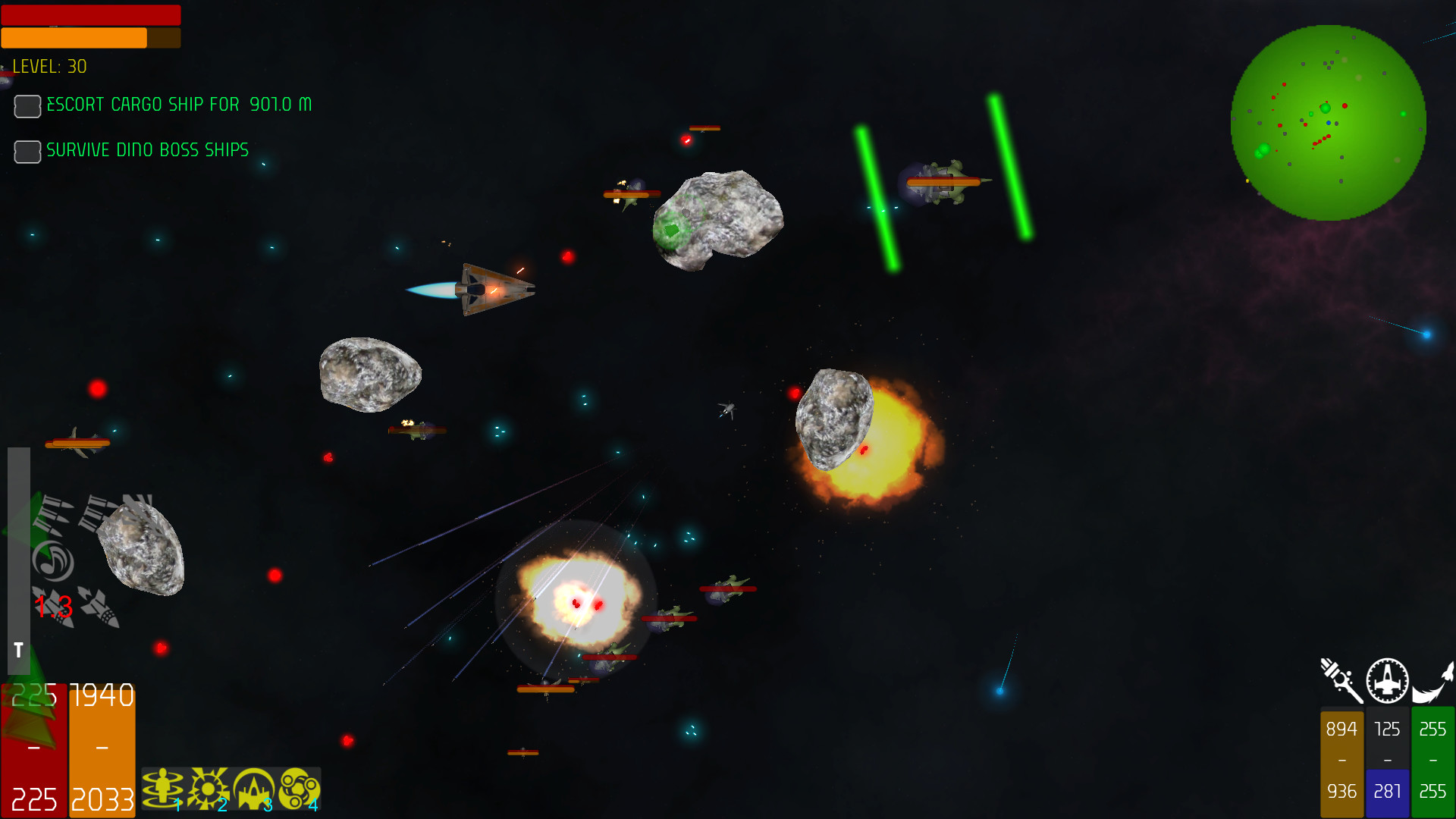This screenshot has height=819, width=1456.
Task: Trigger ability 2 with the sunburst icon
Action: point(209,789)
